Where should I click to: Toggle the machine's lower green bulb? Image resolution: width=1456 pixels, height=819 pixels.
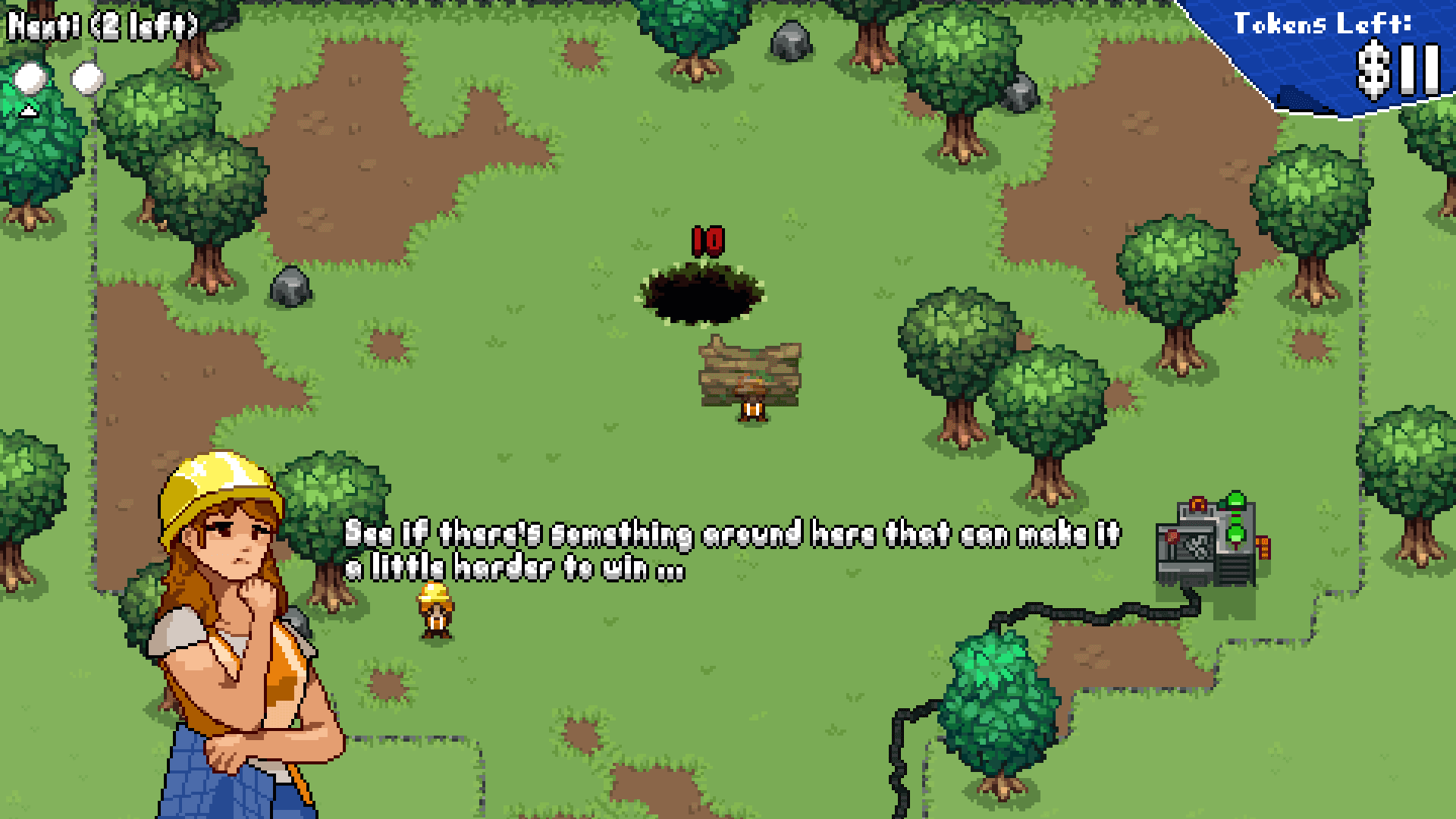(x=1235, y=535)
